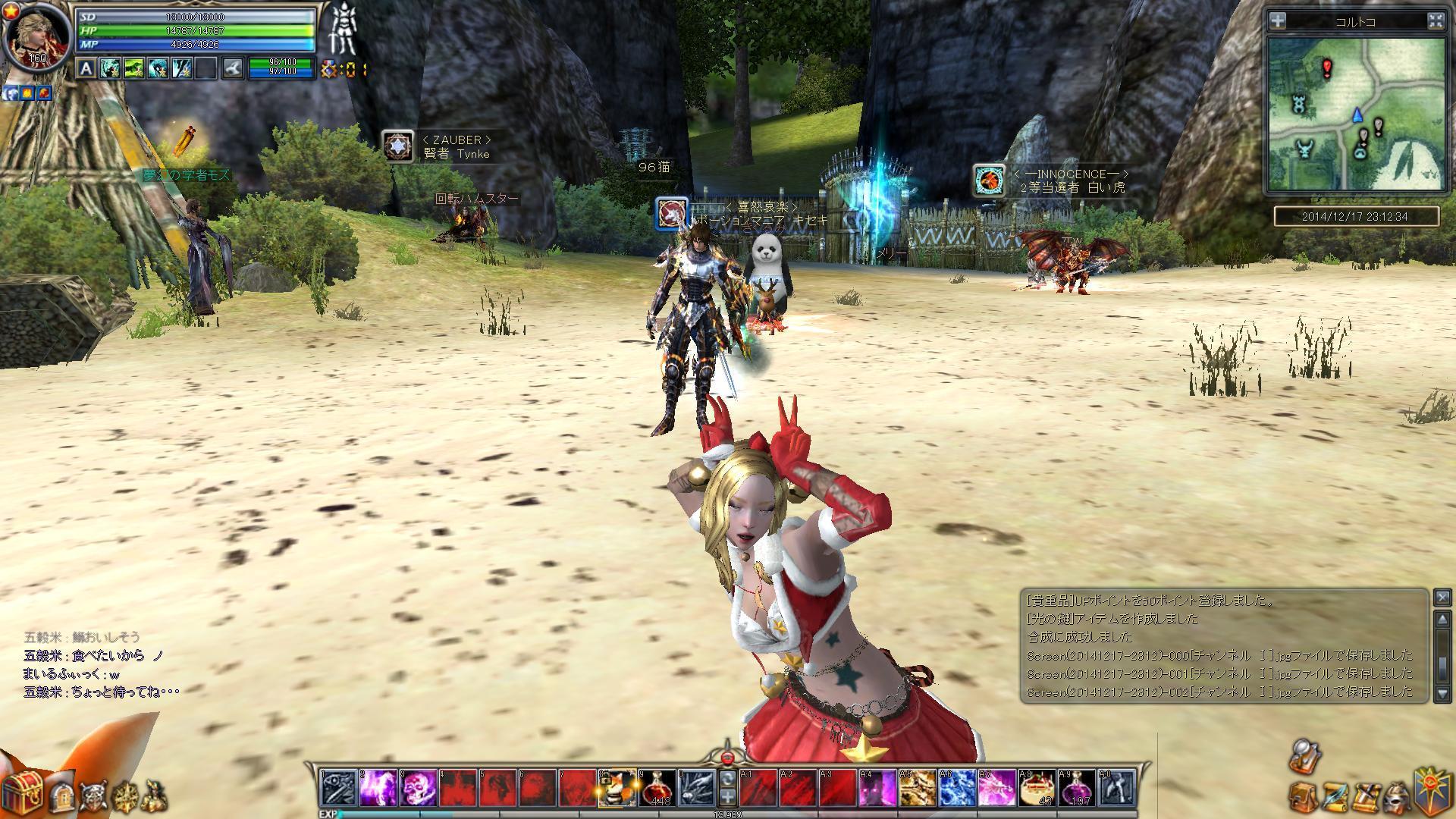Use the purple potion in slot A-9

[x=1077, y=788]
